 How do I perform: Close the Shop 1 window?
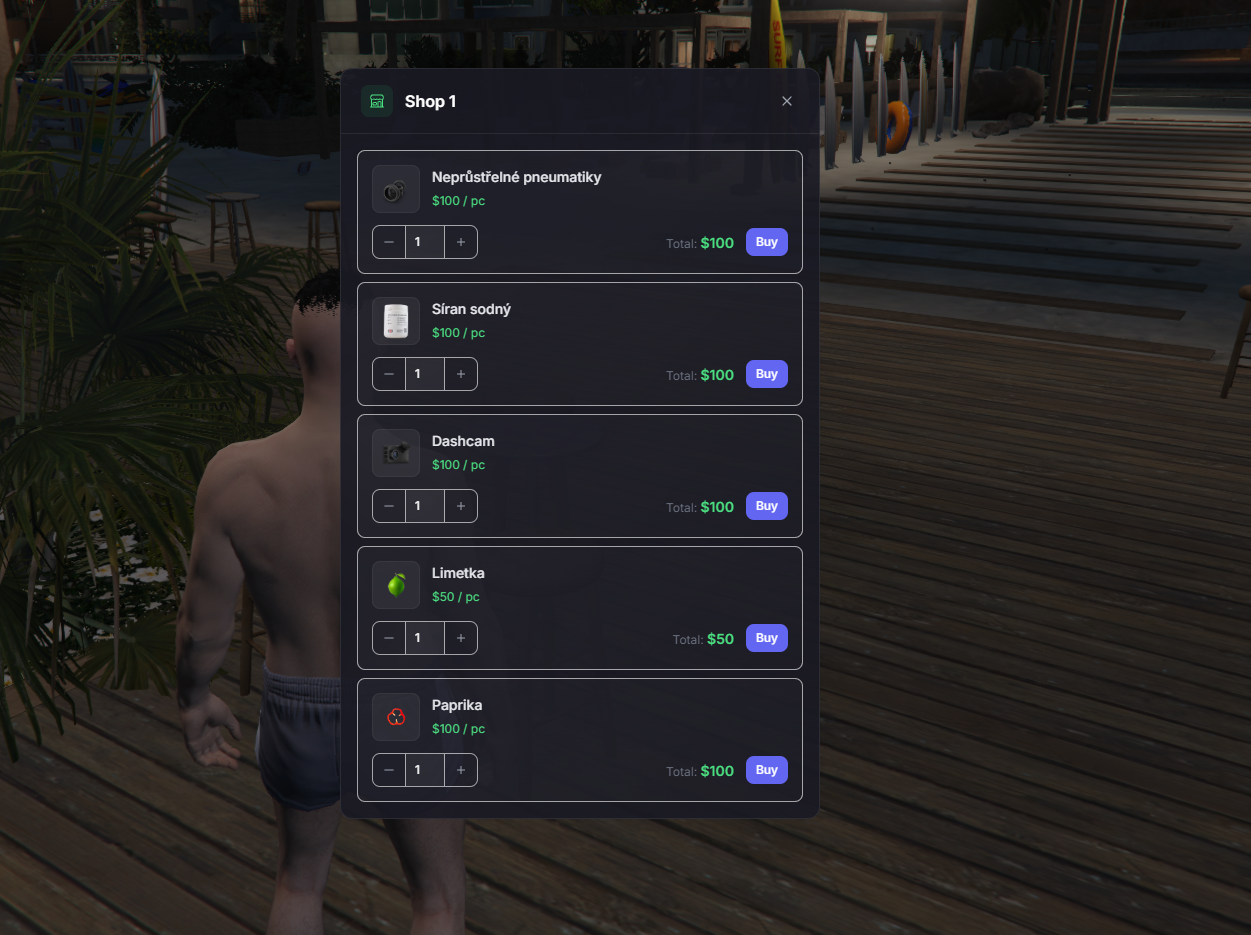click(x=787, y=101)
